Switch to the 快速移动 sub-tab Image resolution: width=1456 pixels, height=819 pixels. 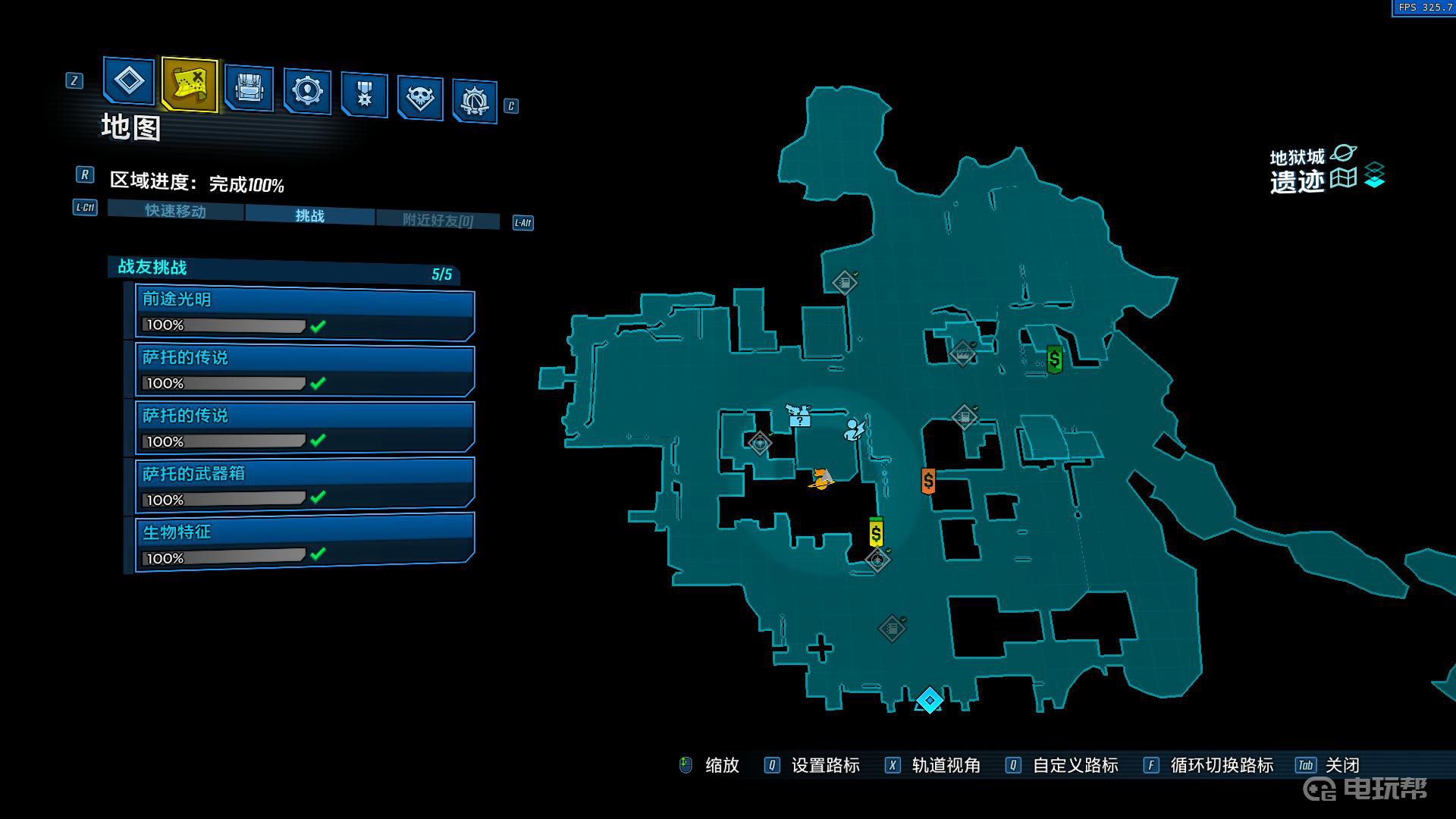(175, 211)
